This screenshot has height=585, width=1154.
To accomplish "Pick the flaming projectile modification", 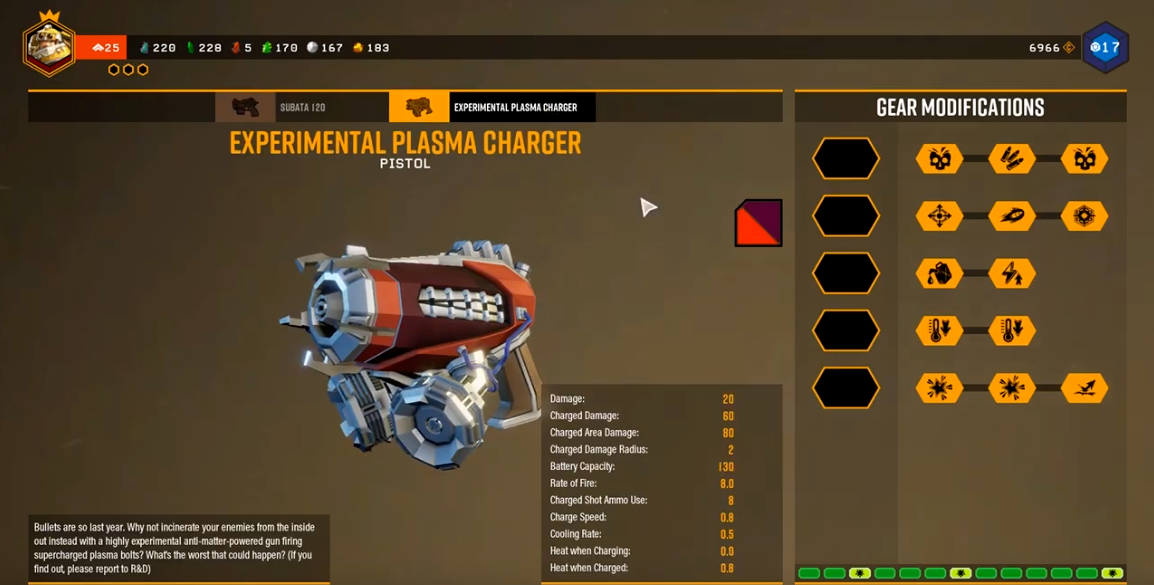I will click(1012, 216).
